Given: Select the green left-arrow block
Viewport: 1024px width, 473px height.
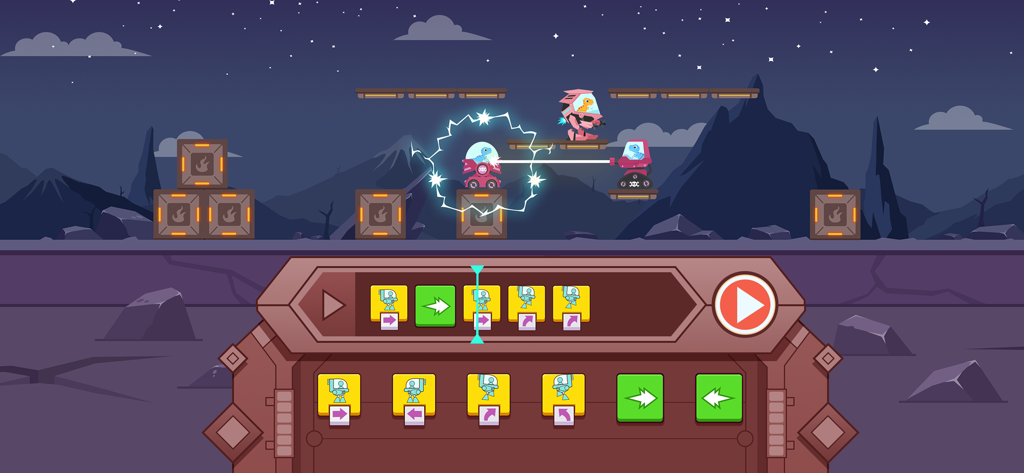Looking at the screenshot, I should 719,397.
